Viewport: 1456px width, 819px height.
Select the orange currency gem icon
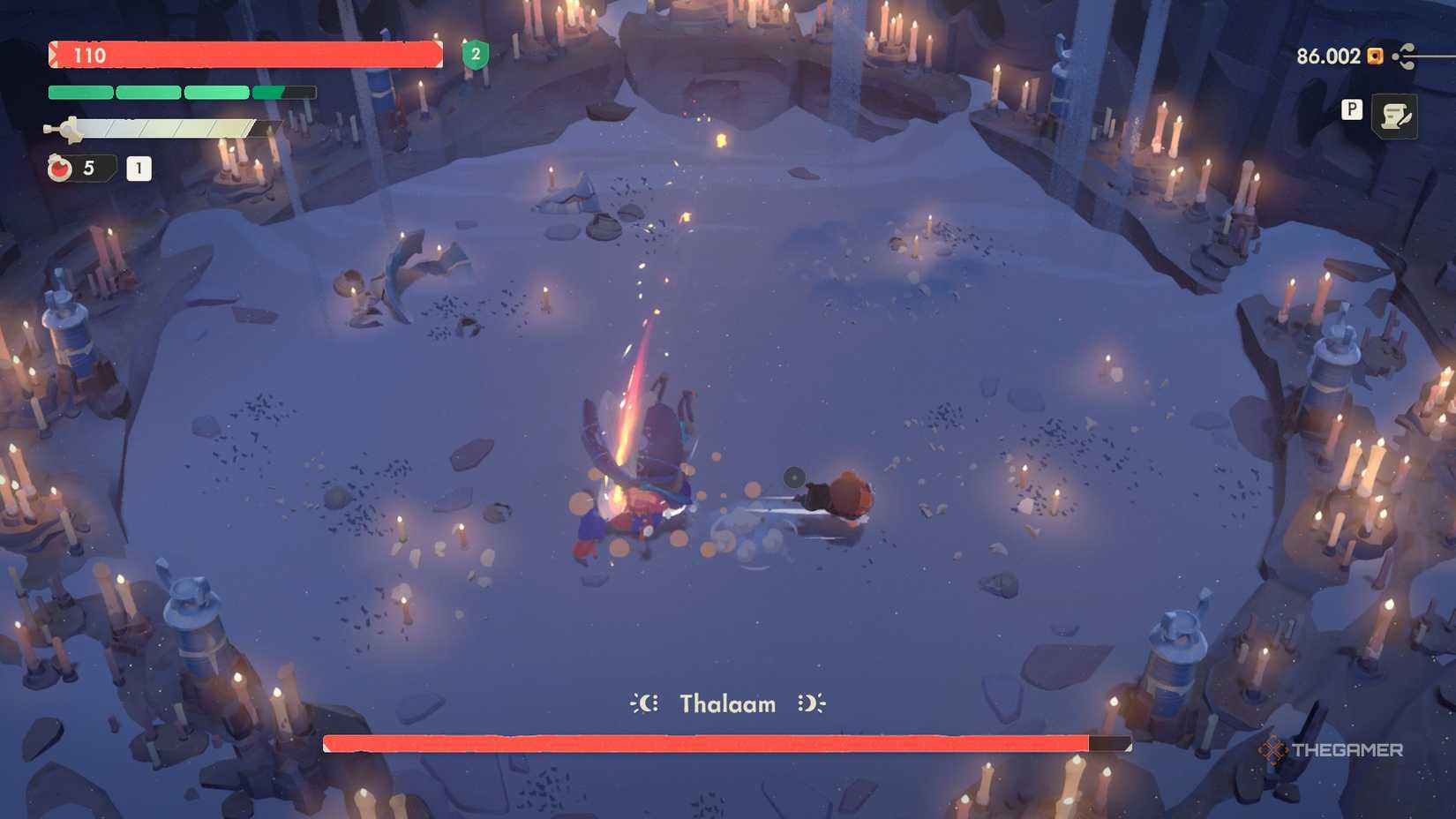coord(1373,56)
